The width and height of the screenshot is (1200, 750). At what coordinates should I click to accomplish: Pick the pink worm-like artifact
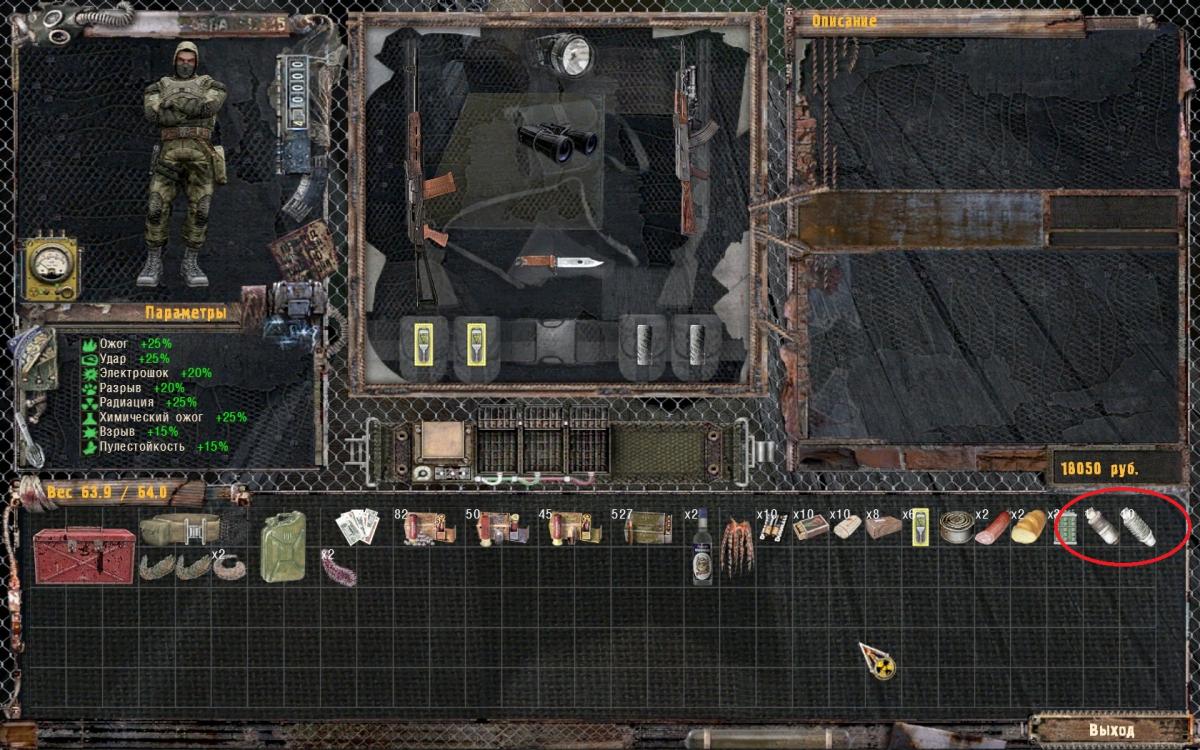337,568
